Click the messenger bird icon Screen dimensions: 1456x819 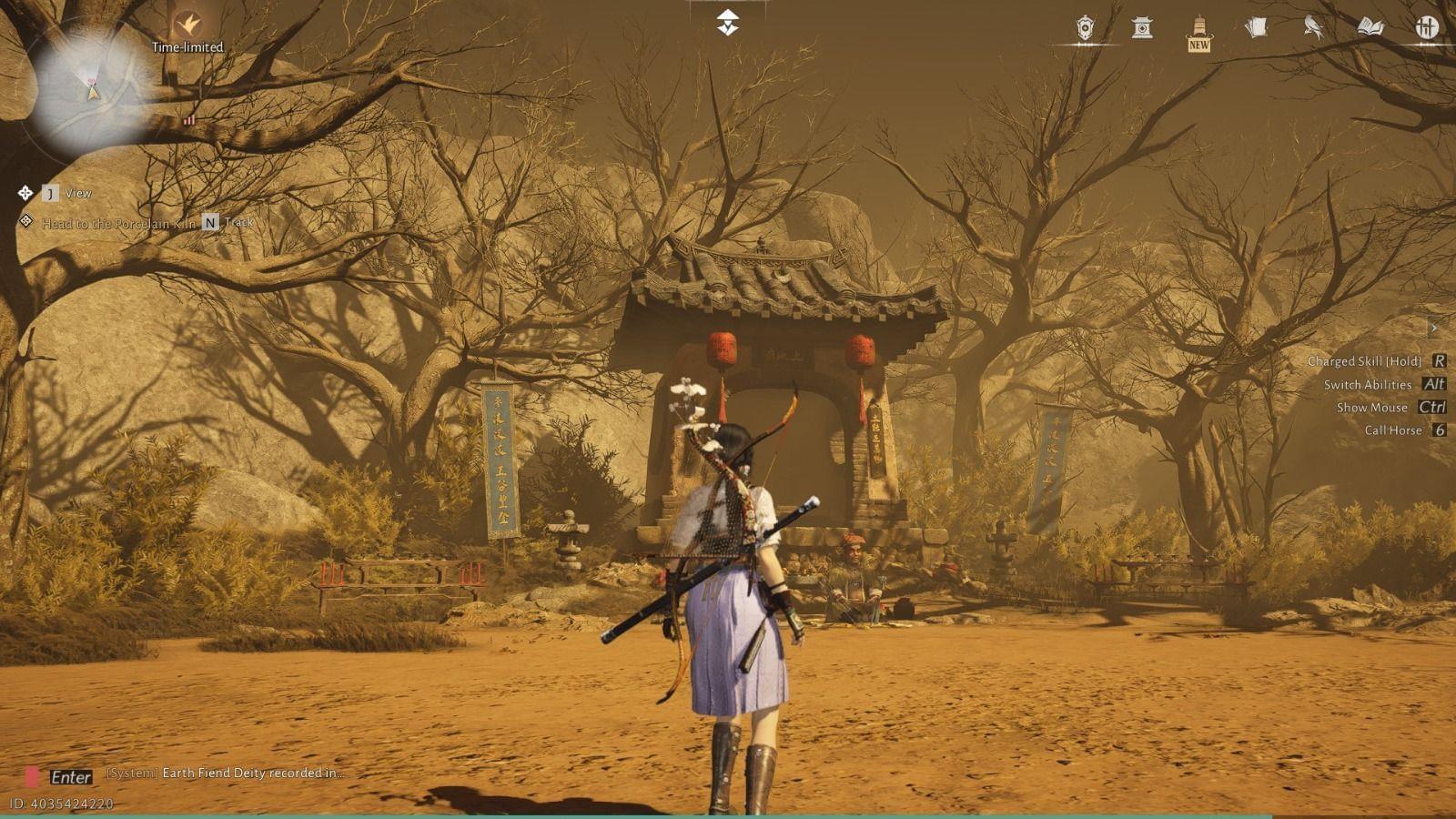[x=1313, y=28]
